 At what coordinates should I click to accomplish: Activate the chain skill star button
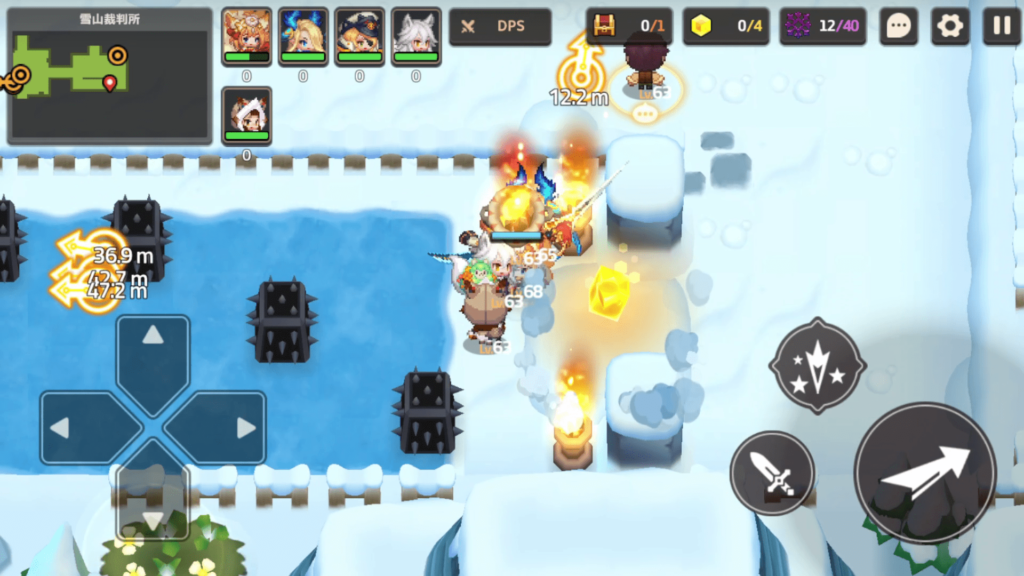point(816,366)
